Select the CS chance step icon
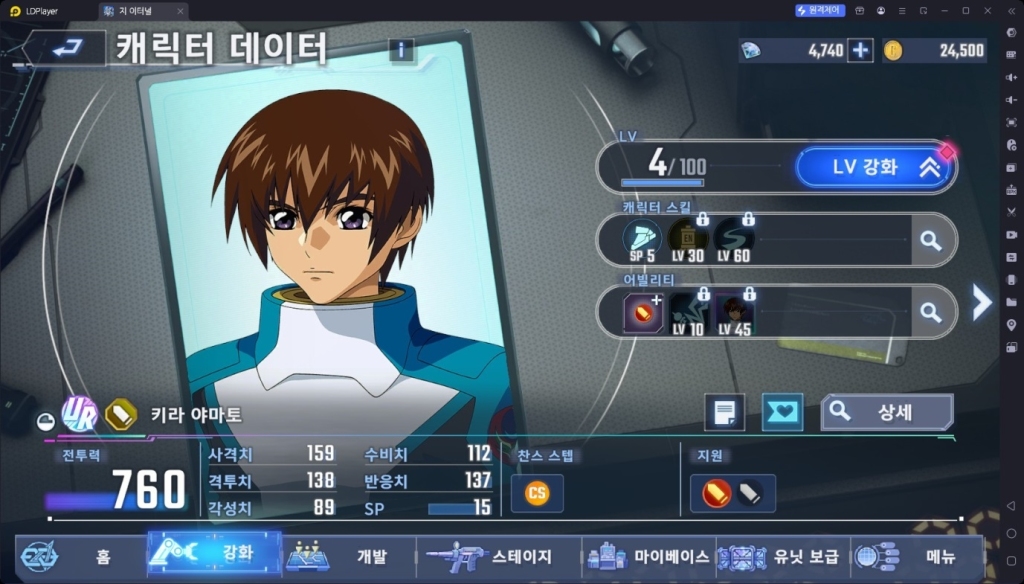This screenshot has height=584, width=1024. pyautogui.click(x=537, y=493)
